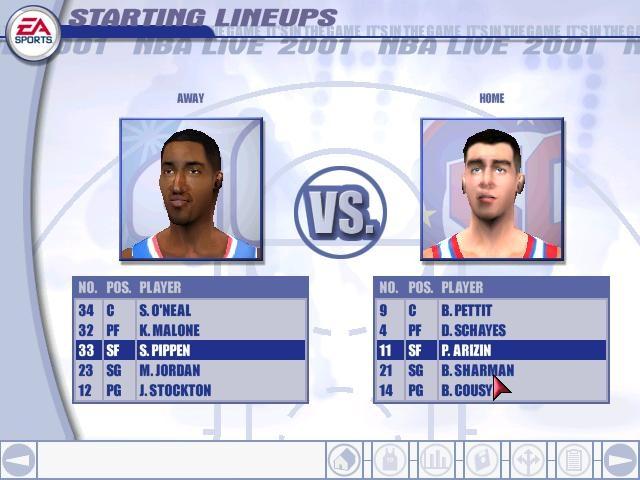Select B. Pettit in the home lineup
The height and width of the screenshot is (480, 640).
tap(491, 310)
